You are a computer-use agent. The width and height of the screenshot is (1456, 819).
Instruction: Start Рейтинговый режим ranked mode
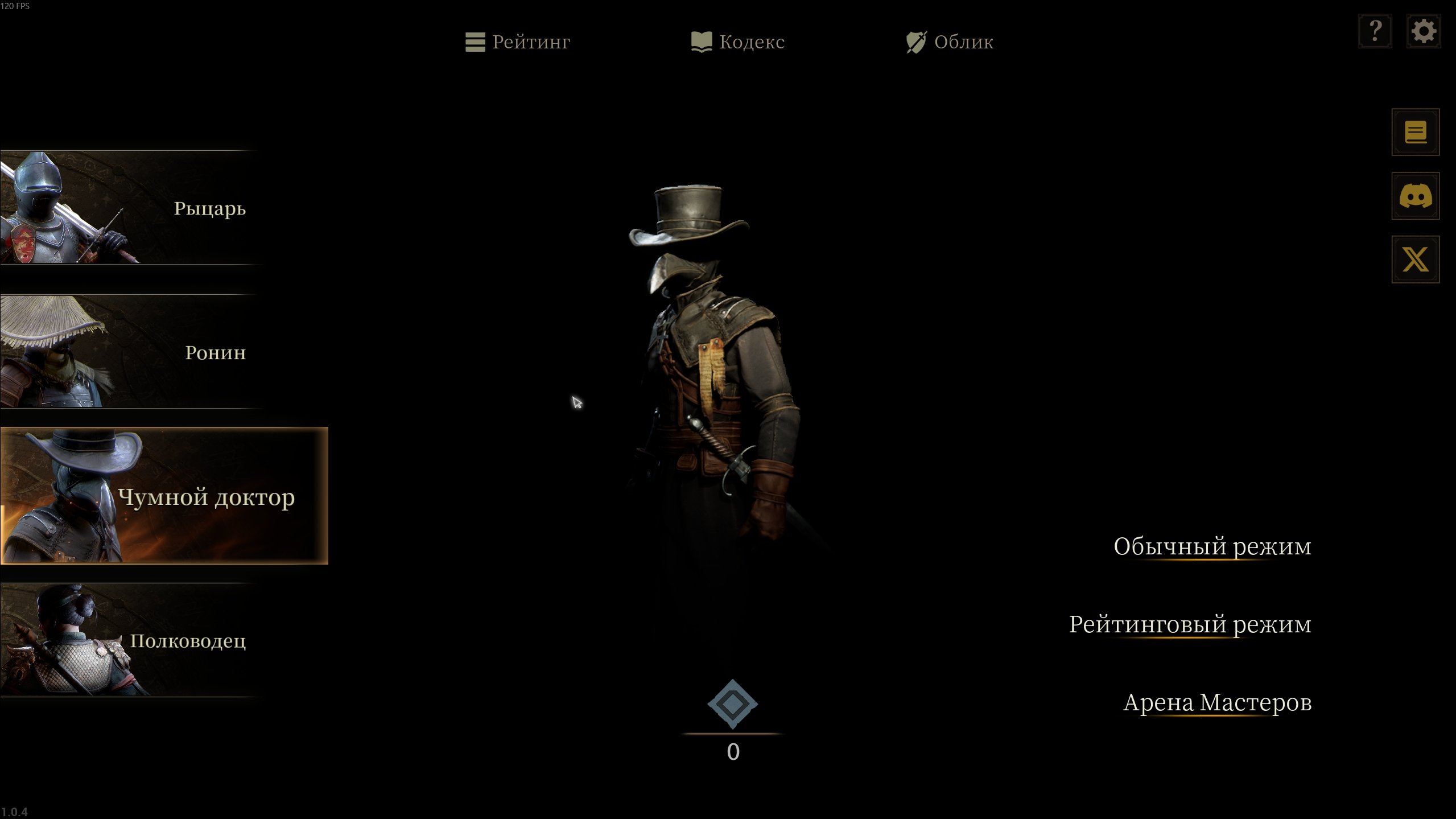(x=1190, y=624)
